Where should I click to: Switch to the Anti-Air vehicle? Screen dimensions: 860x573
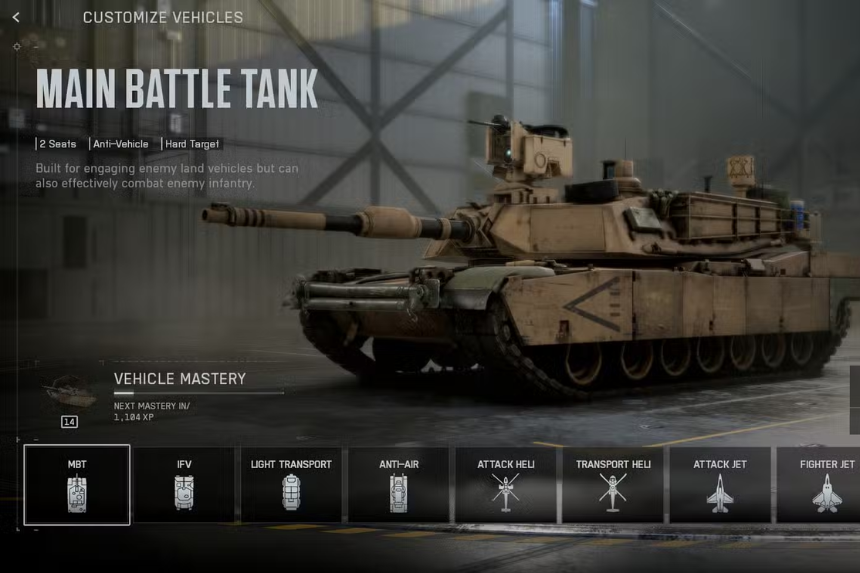click(398, 485)
